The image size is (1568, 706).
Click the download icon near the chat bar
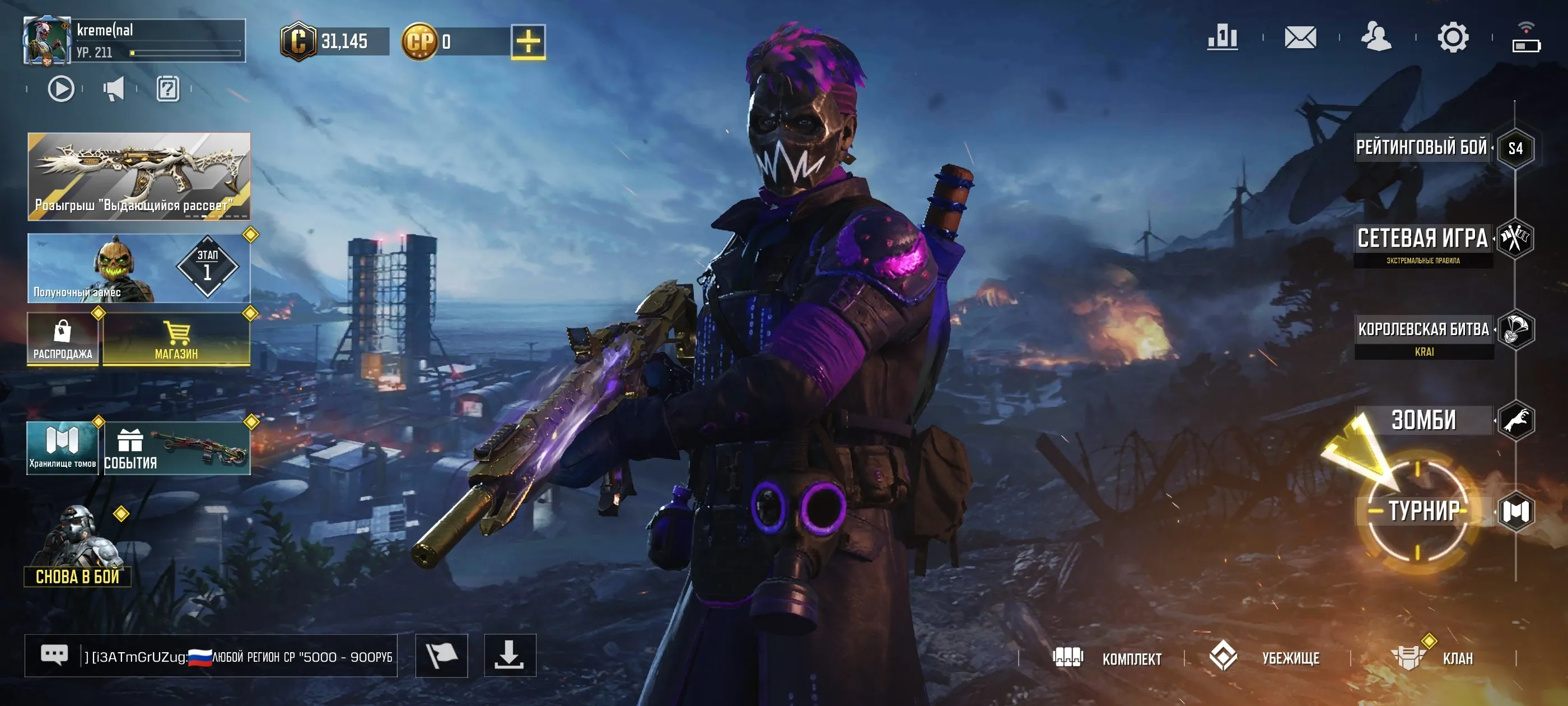tap(510, 656)
